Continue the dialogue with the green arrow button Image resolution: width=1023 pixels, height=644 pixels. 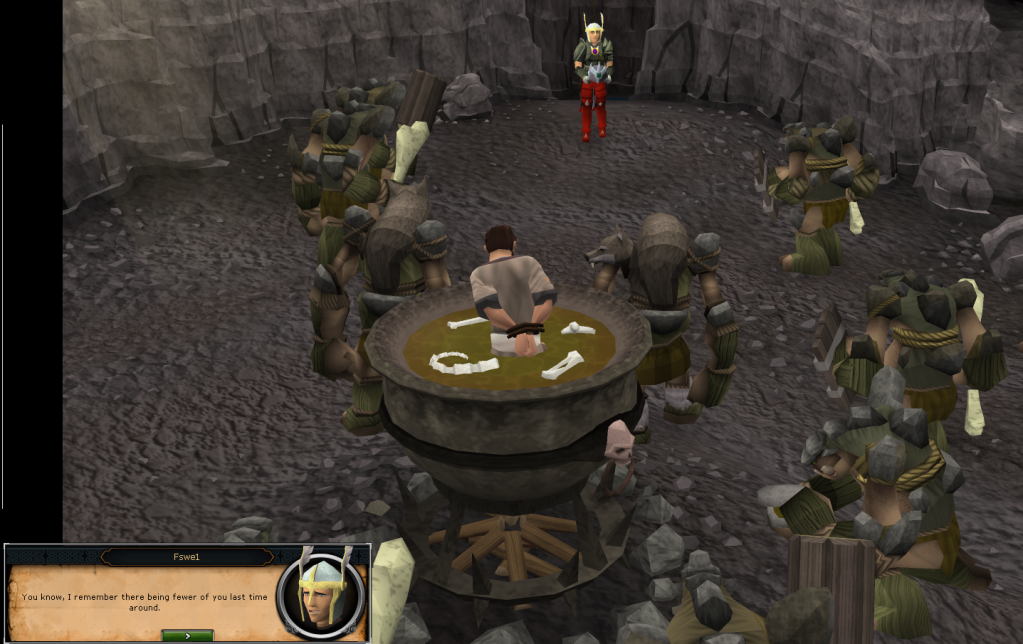pos(187,635)
